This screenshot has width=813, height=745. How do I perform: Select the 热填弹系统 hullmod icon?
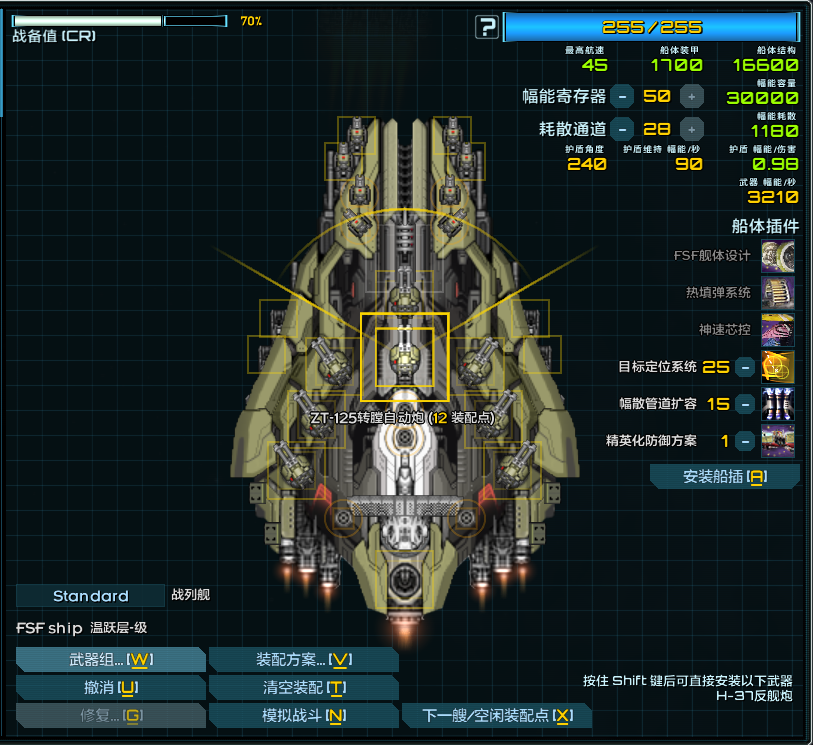click(x=778, y=293)
